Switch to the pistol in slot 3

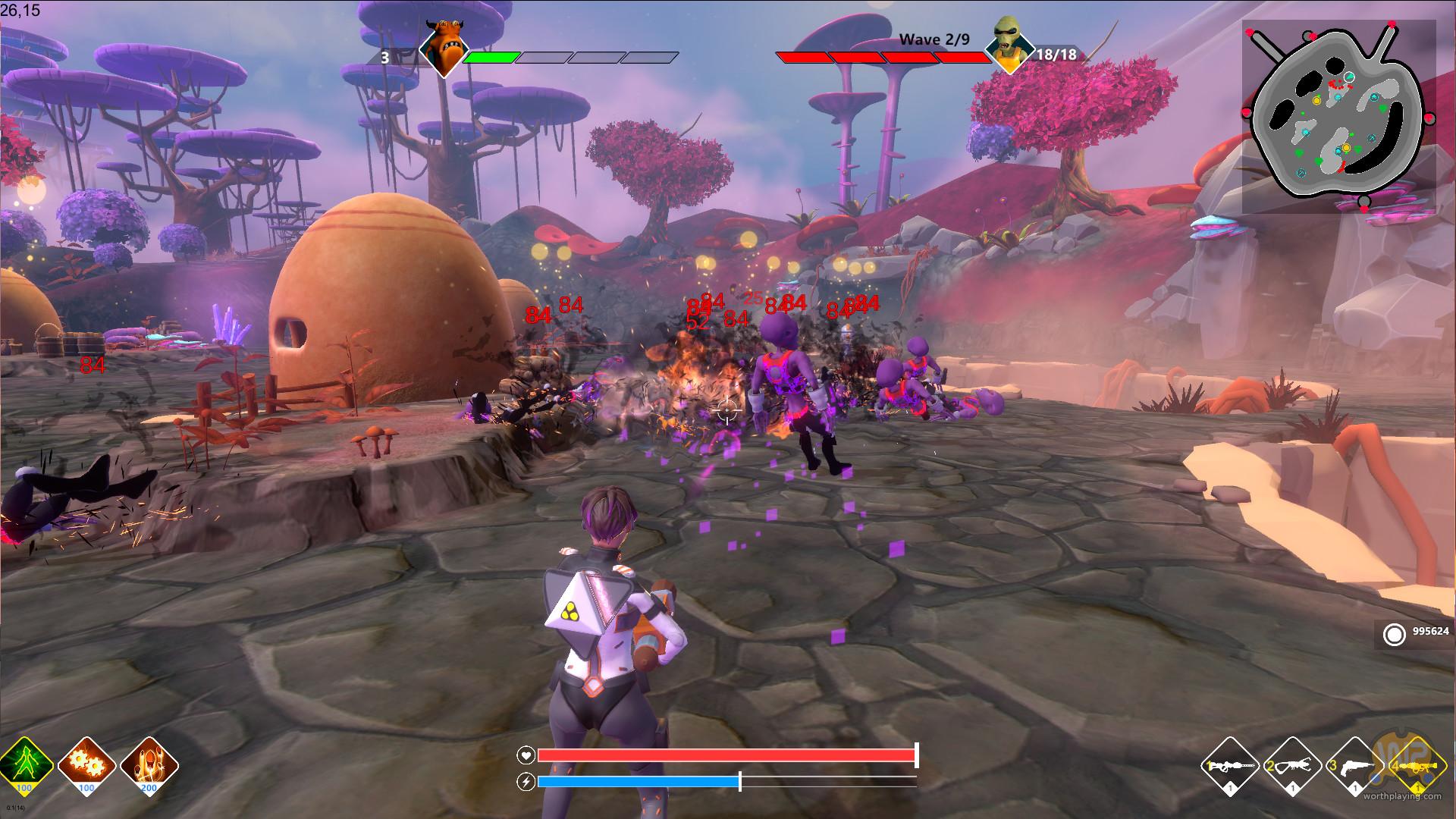[x=1354, y=766]
